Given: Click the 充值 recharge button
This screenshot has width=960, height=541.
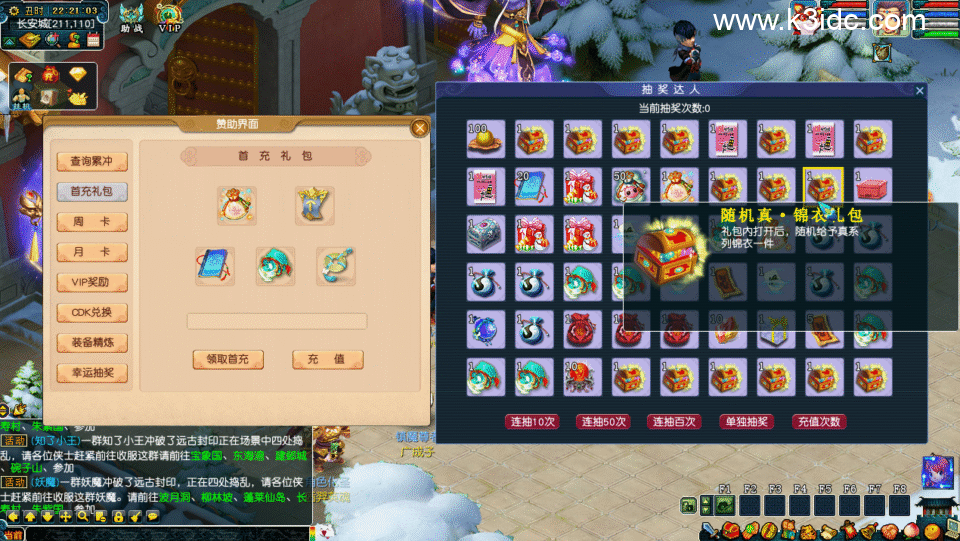Looking at the screenshot, I should coord(327,359).
